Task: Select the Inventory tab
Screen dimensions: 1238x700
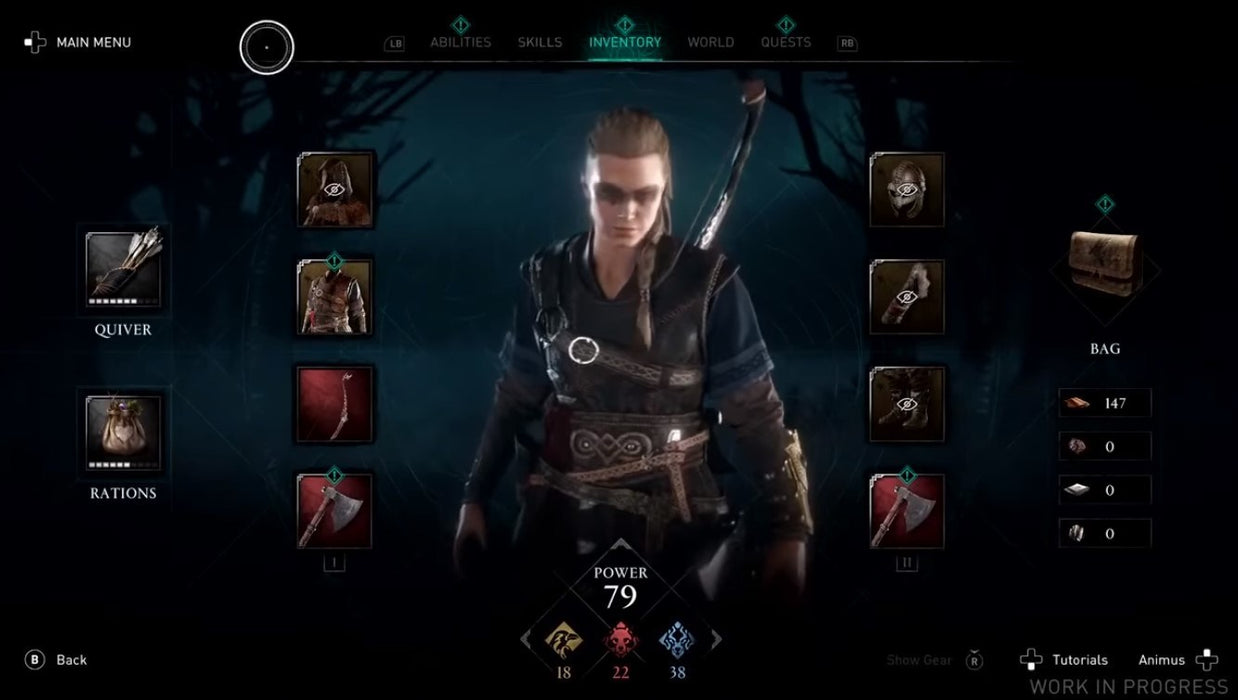Action: [x=625, y=42]
